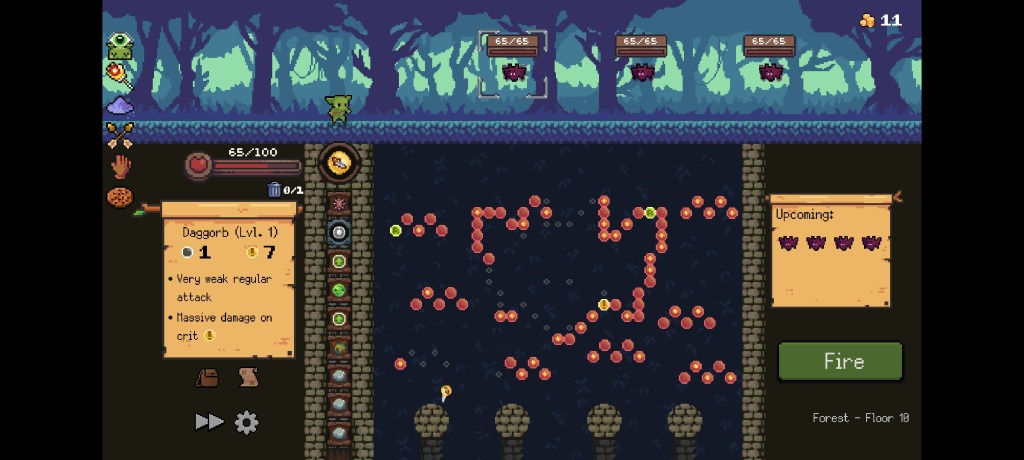Select the green one-eyed slime relic

(120, 46)
